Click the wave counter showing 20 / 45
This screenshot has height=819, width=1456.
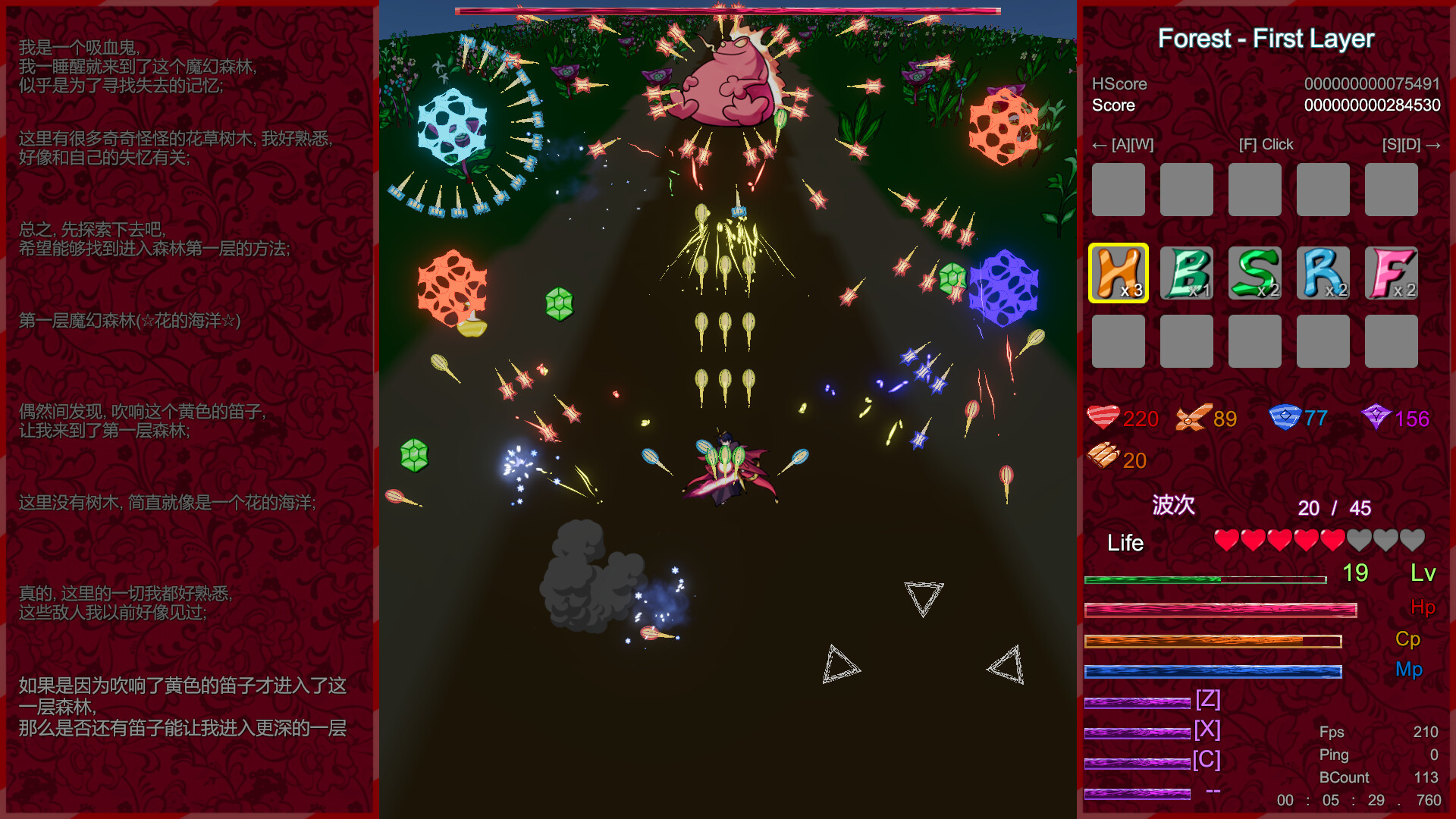[x=1335, y=508]
